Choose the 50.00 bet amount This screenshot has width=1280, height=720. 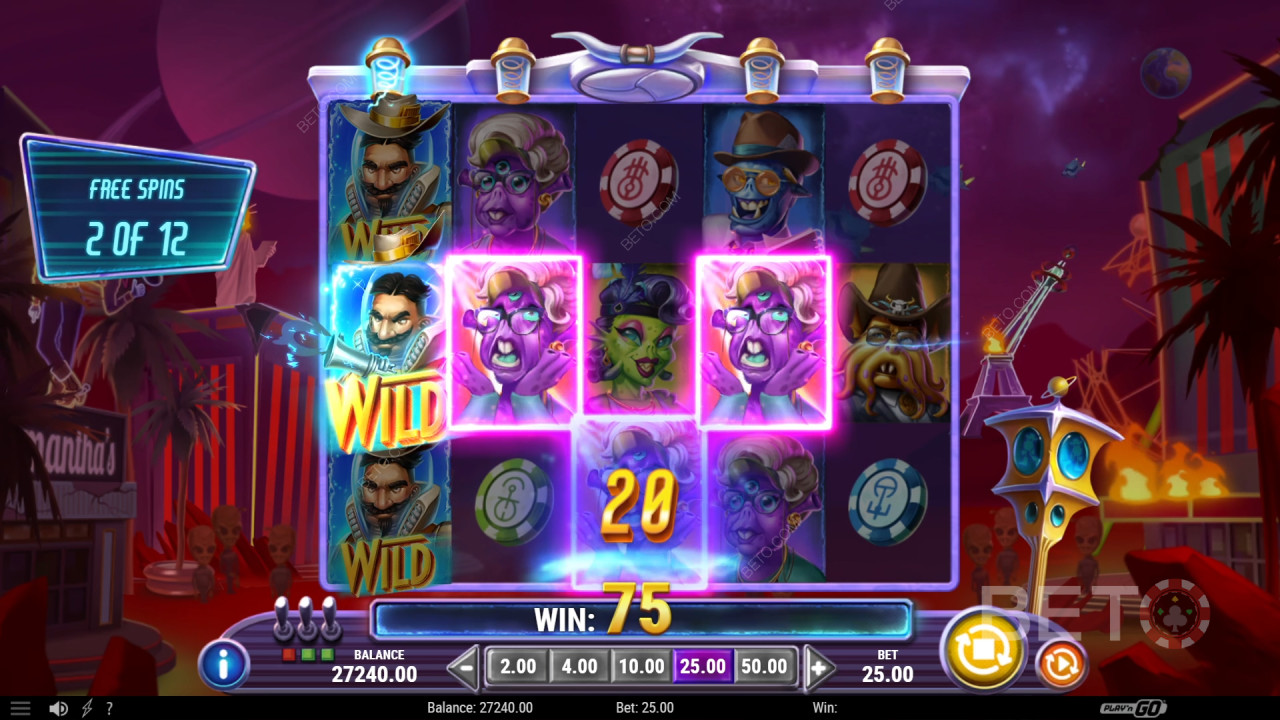pyautogui.click(x=765, y=665)
